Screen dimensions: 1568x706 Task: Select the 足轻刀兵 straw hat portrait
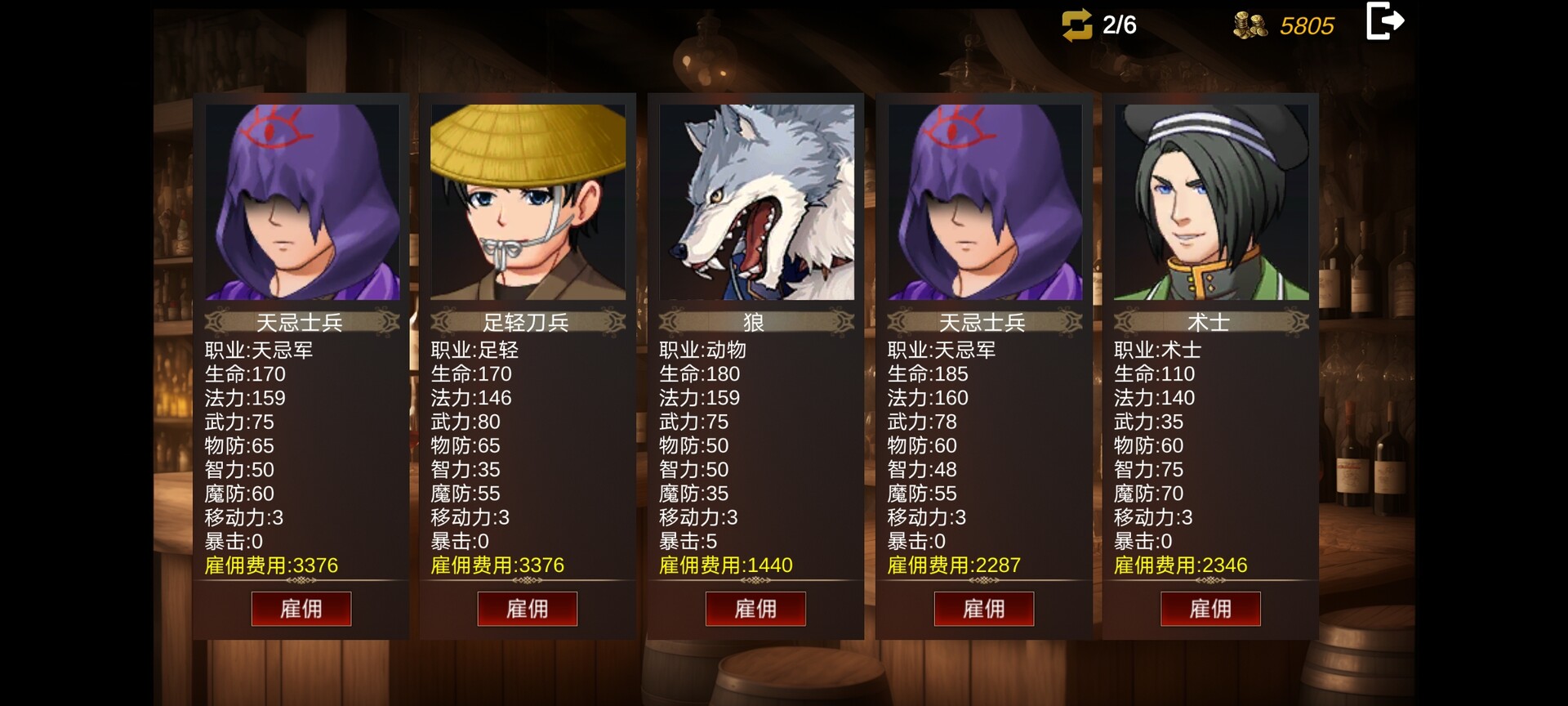click(527, 202)
